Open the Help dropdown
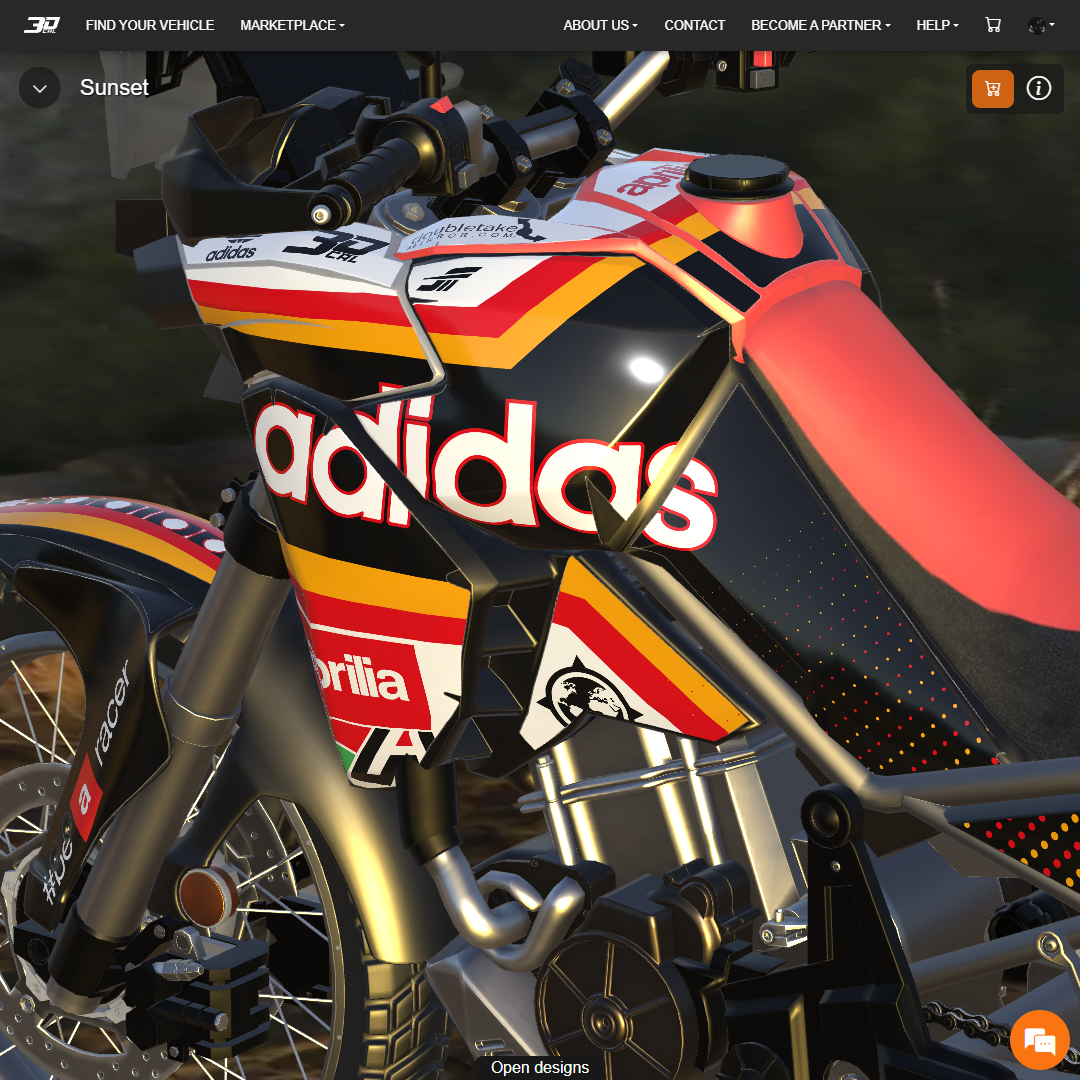 (937, 25)
